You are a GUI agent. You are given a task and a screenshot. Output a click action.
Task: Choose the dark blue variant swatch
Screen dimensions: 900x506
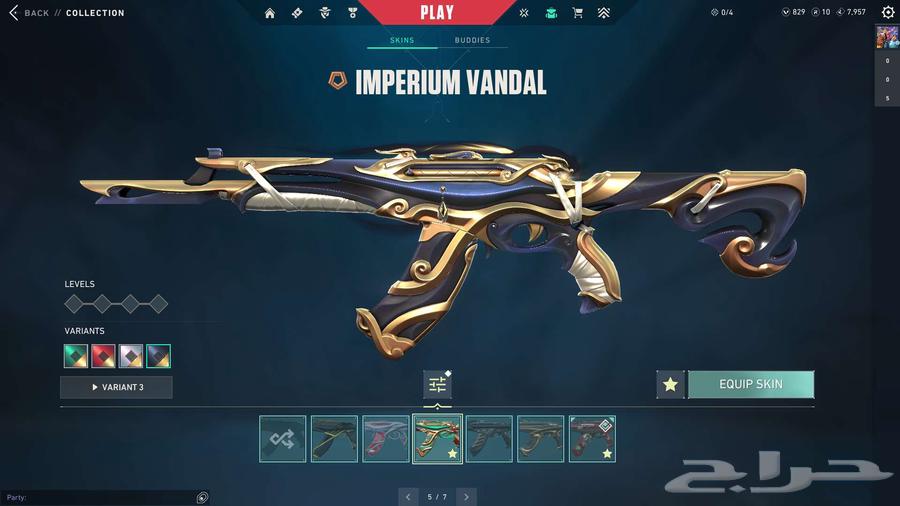click(x=158, y=356)
